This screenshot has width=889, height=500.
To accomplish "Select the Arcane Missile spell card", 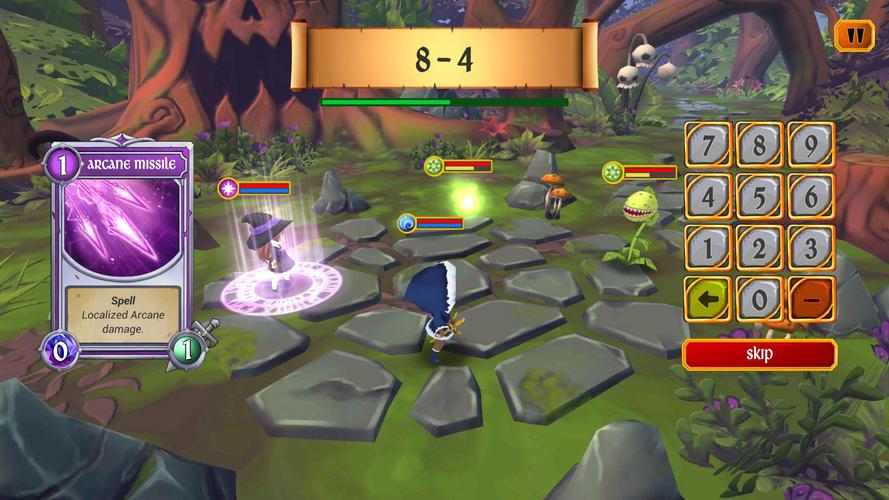I will [122, 250].
